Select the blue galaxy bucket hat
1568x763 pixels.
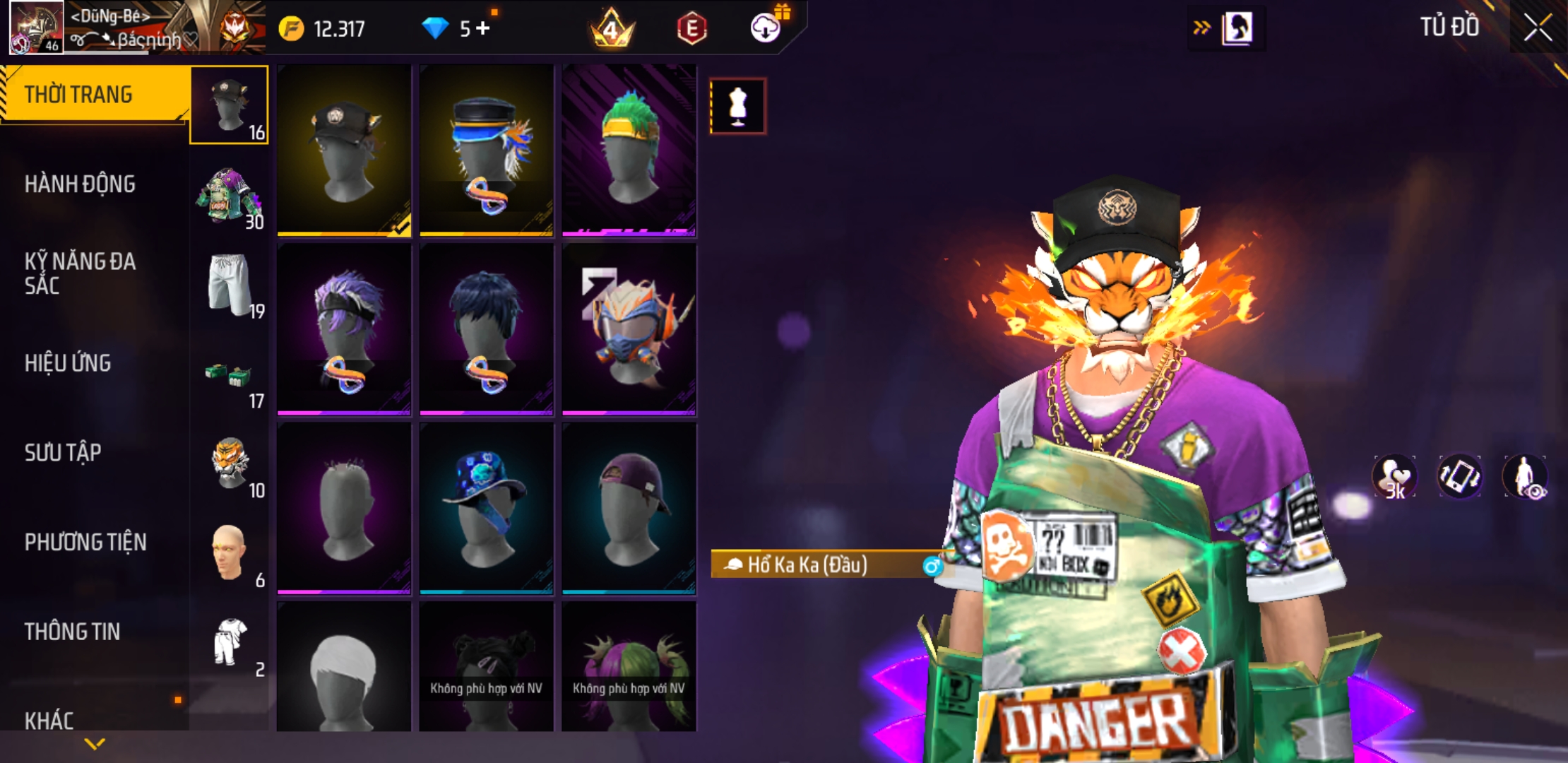click(x=486, y=508)
